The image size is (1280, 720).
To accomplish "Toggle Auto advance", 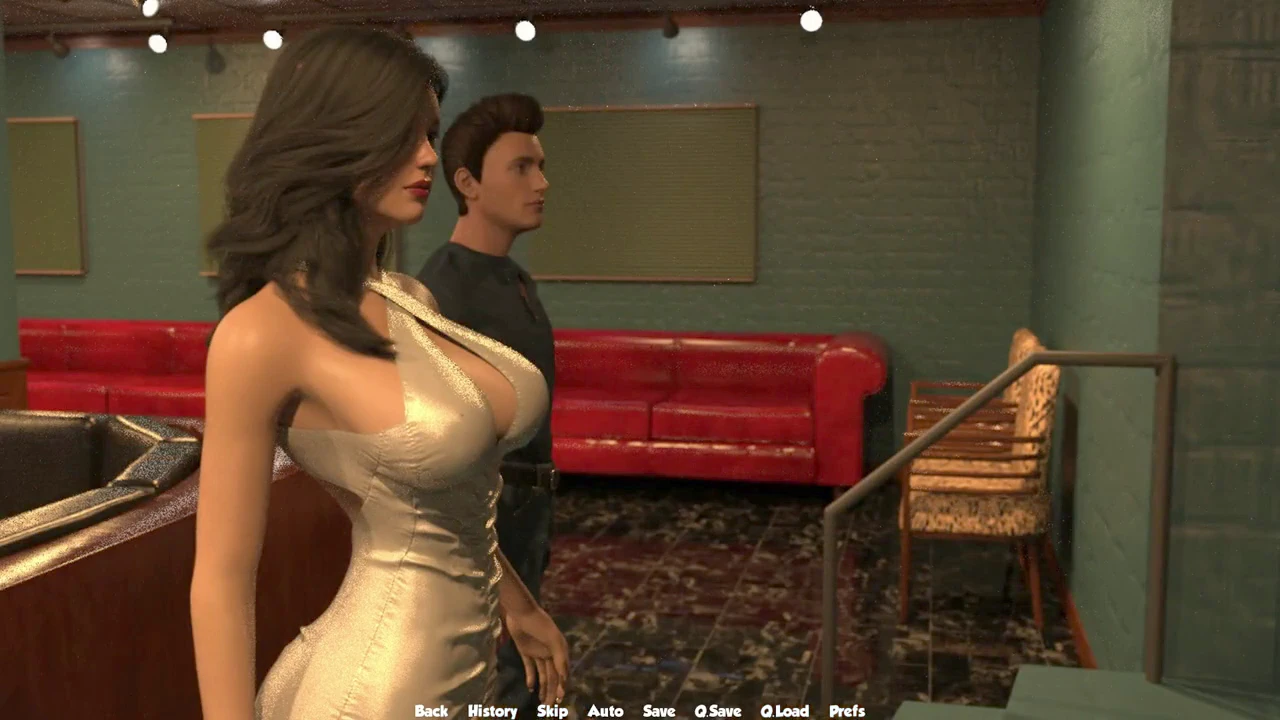I will (x=605, y=711).
